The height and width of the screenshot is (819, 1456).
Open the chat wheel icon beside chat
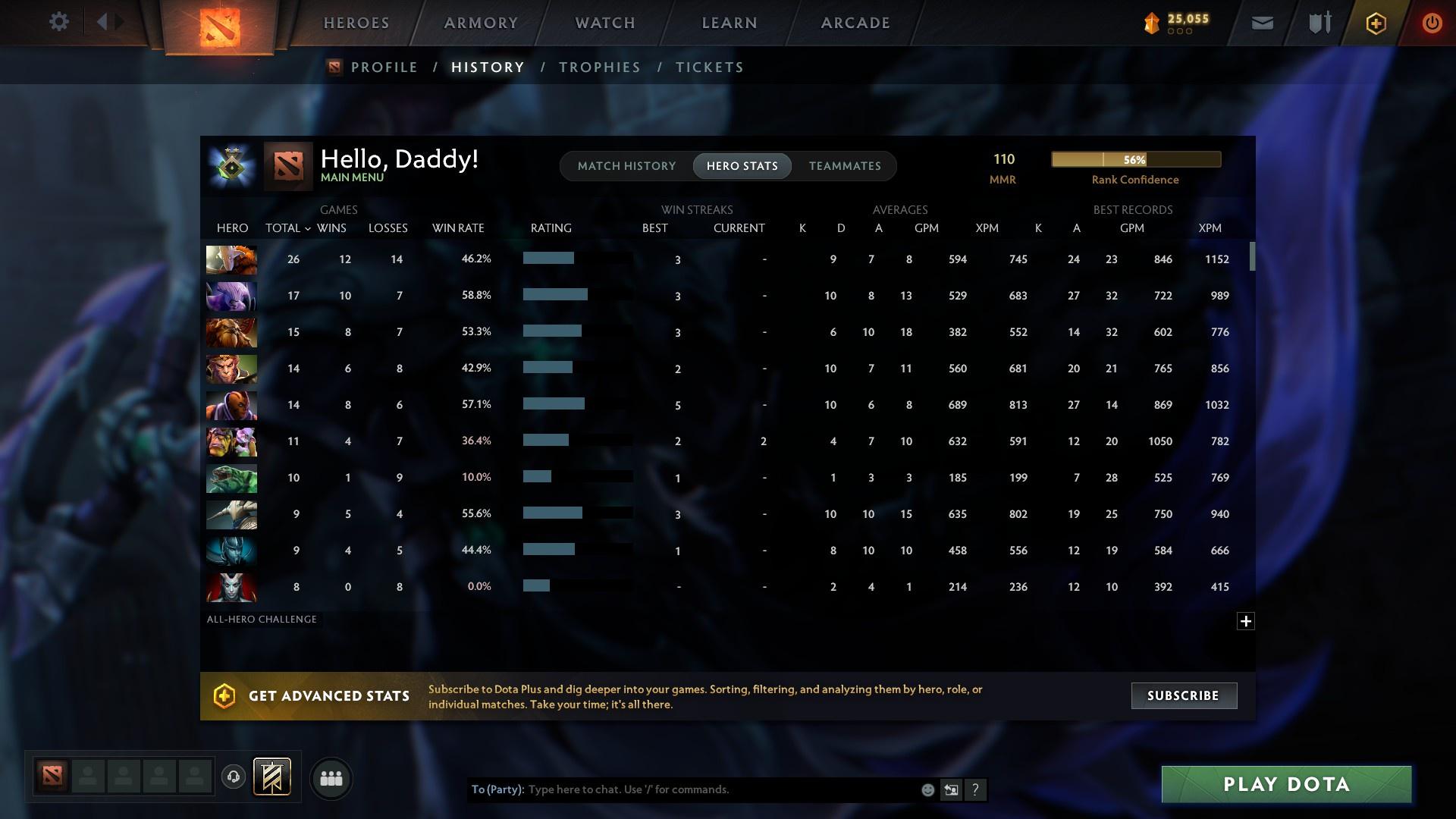pyautogui.click(x=952, y=789)
